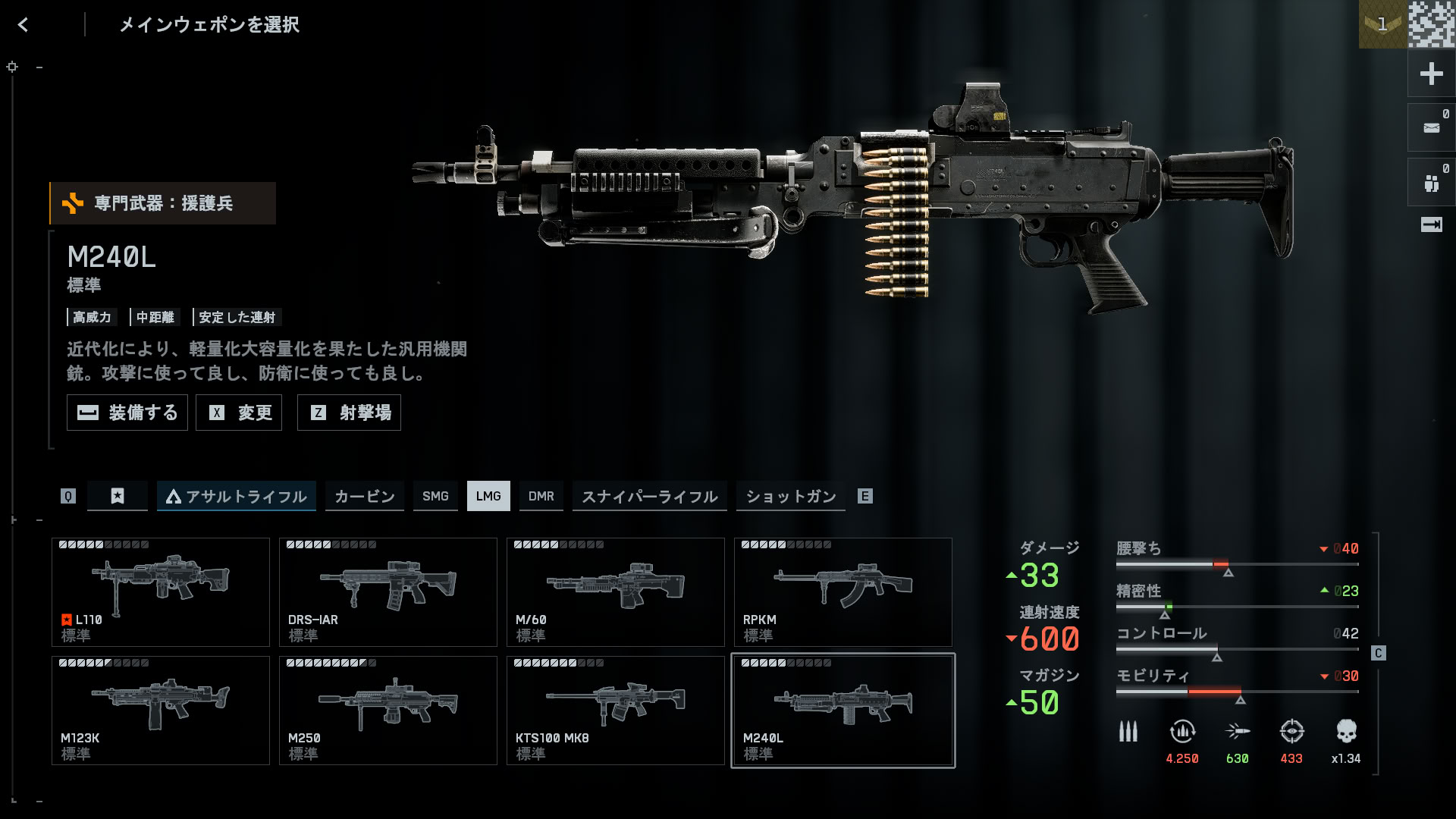Show the favorites star tab

click(x=118, y=496)
